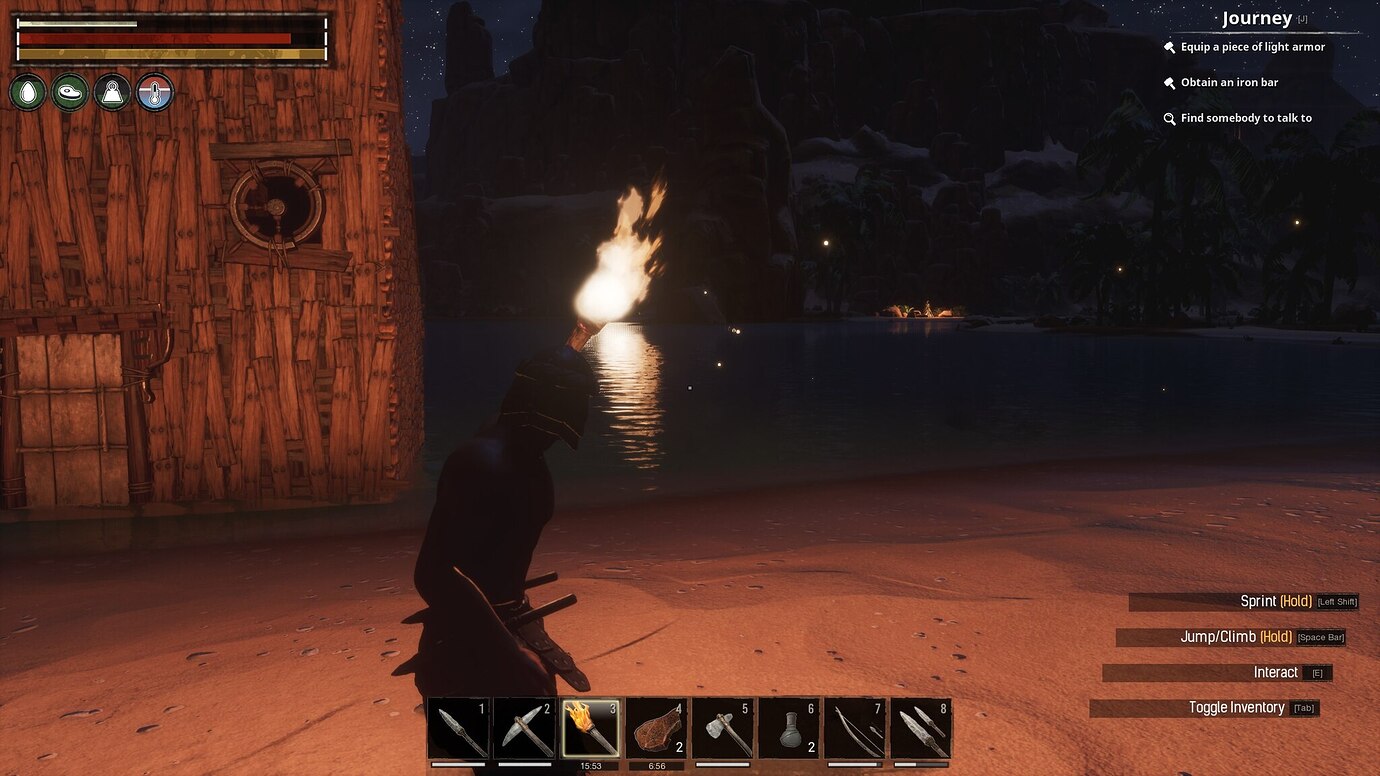Select the steak in hotbar slot 4
Screen dimensions: 1380x776
point(654,728)
